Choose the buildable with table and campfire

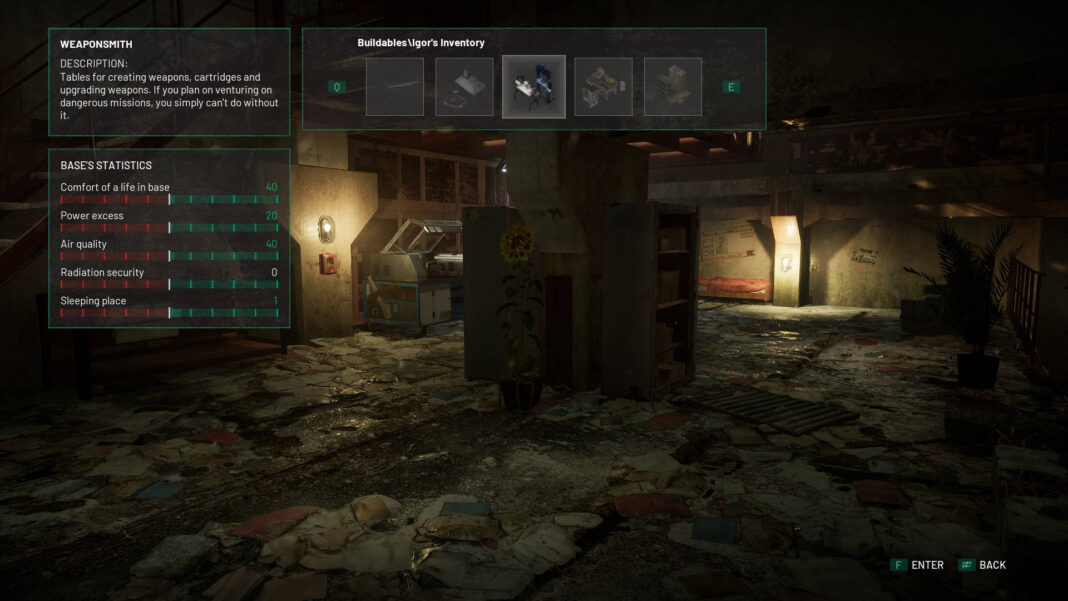tap(464, 87)
